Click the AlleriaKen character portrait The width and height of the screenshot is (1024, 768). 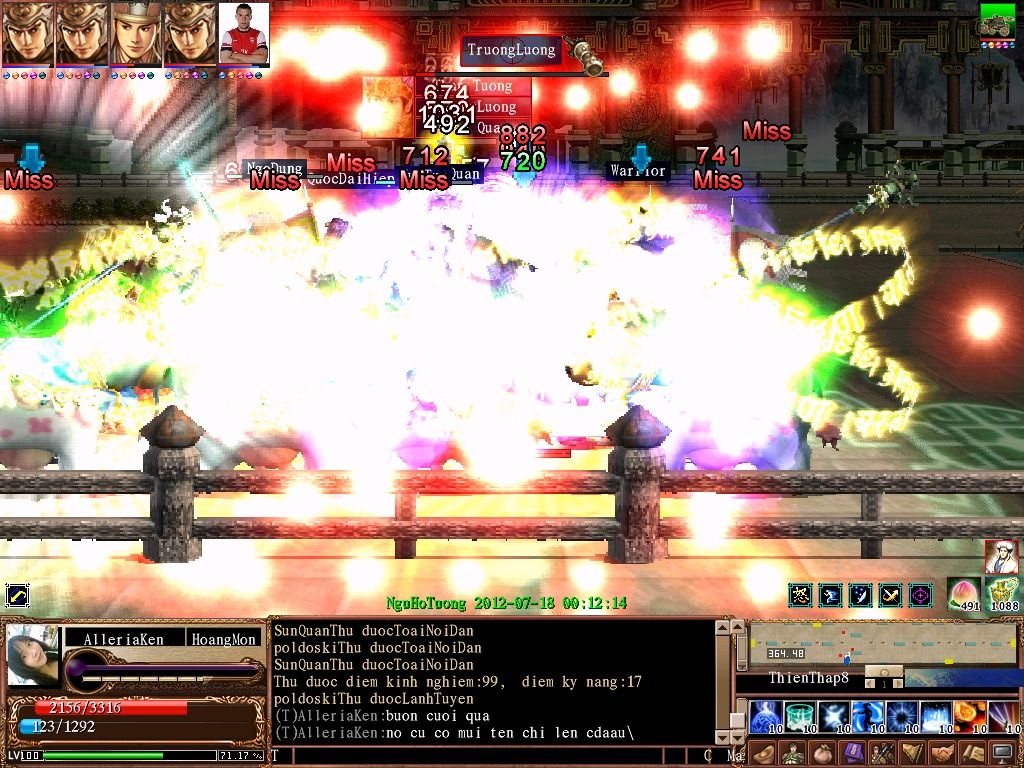(x=33, y=655)
